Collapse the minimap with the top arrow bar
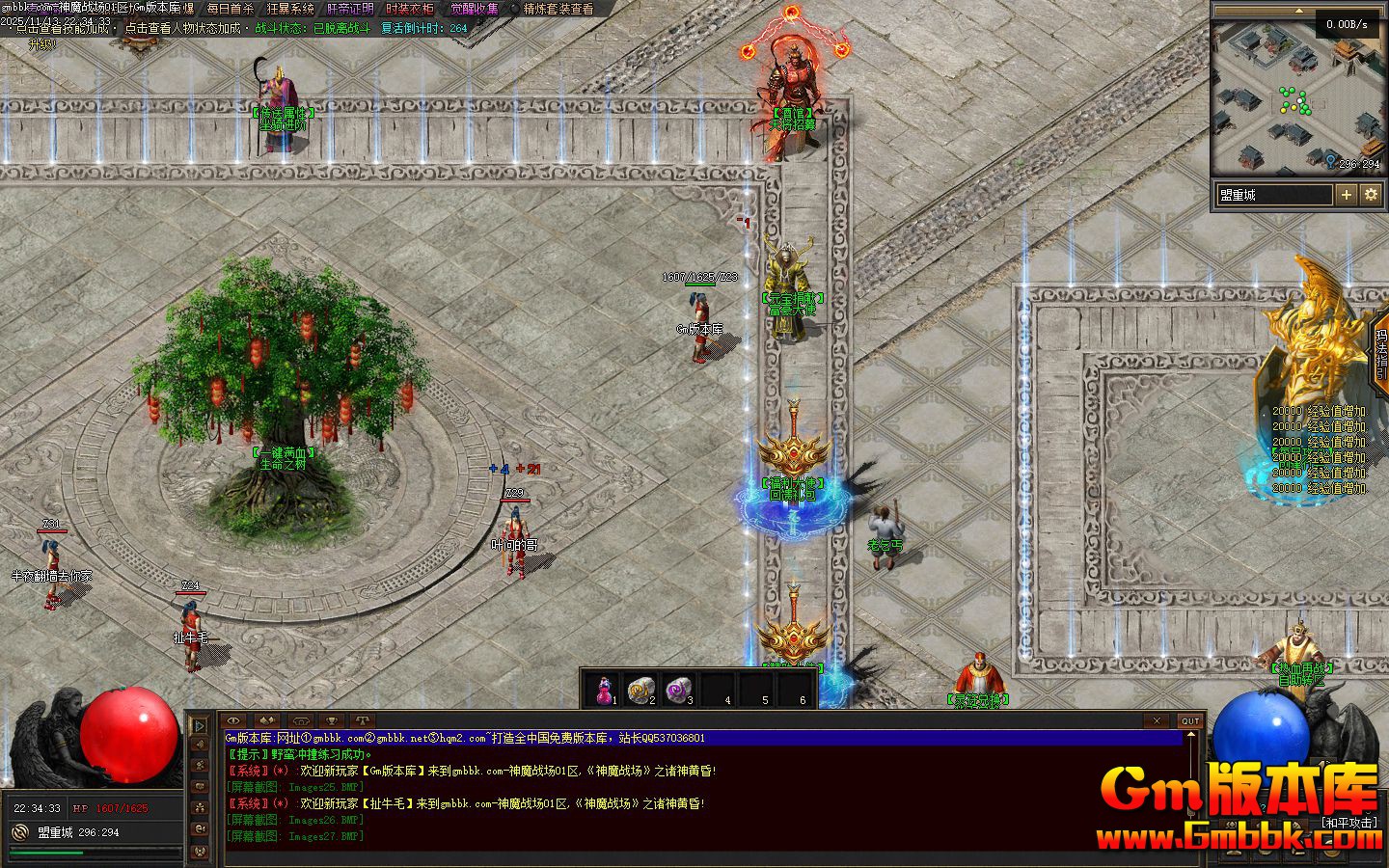This screenshot has width=1389, height=868. pos(1298,11)
